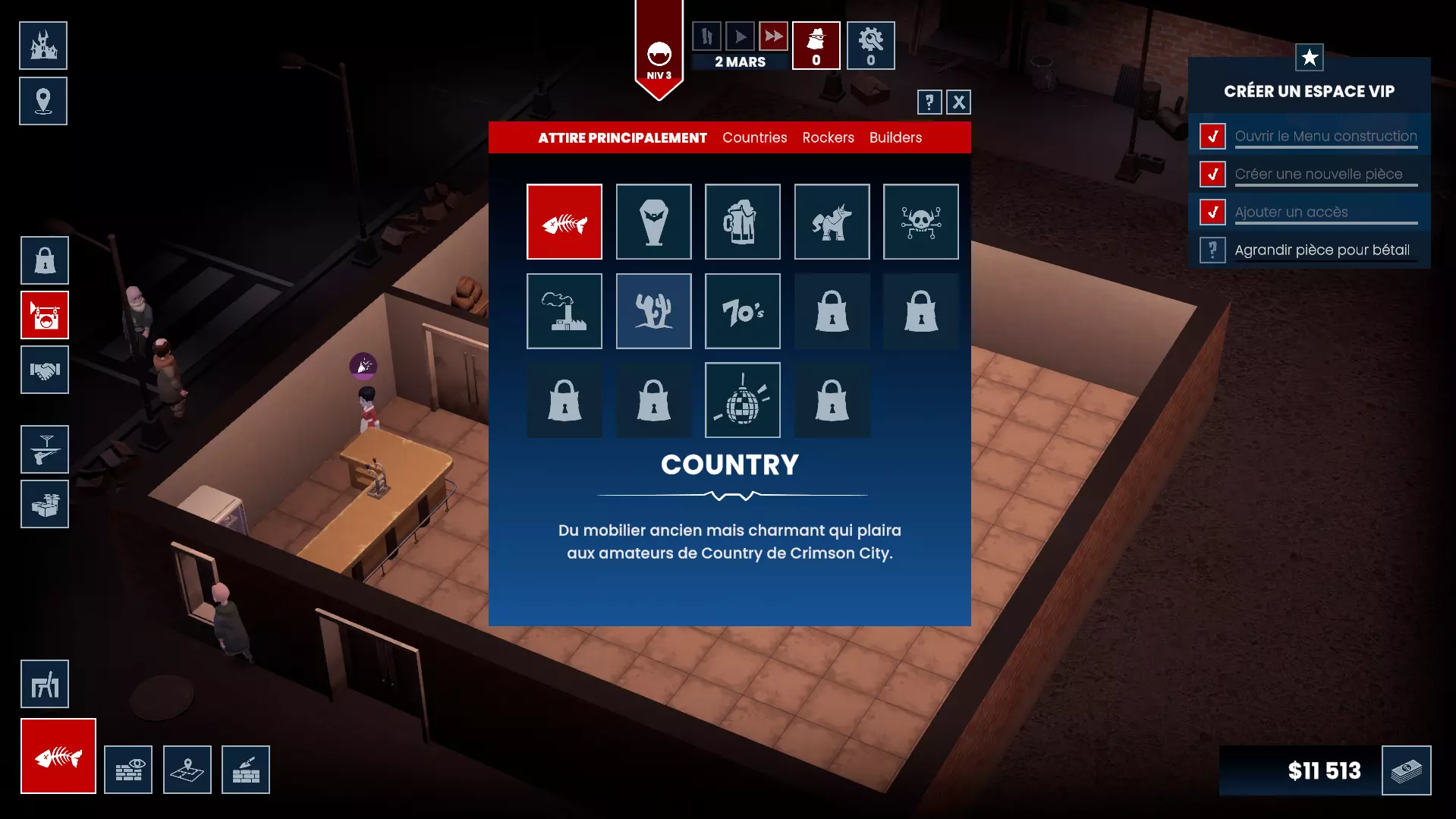The width and height of the screenshot is (1456, 819).
Task: Open the money banknotes button
Action: click(x=1406, y=770)
